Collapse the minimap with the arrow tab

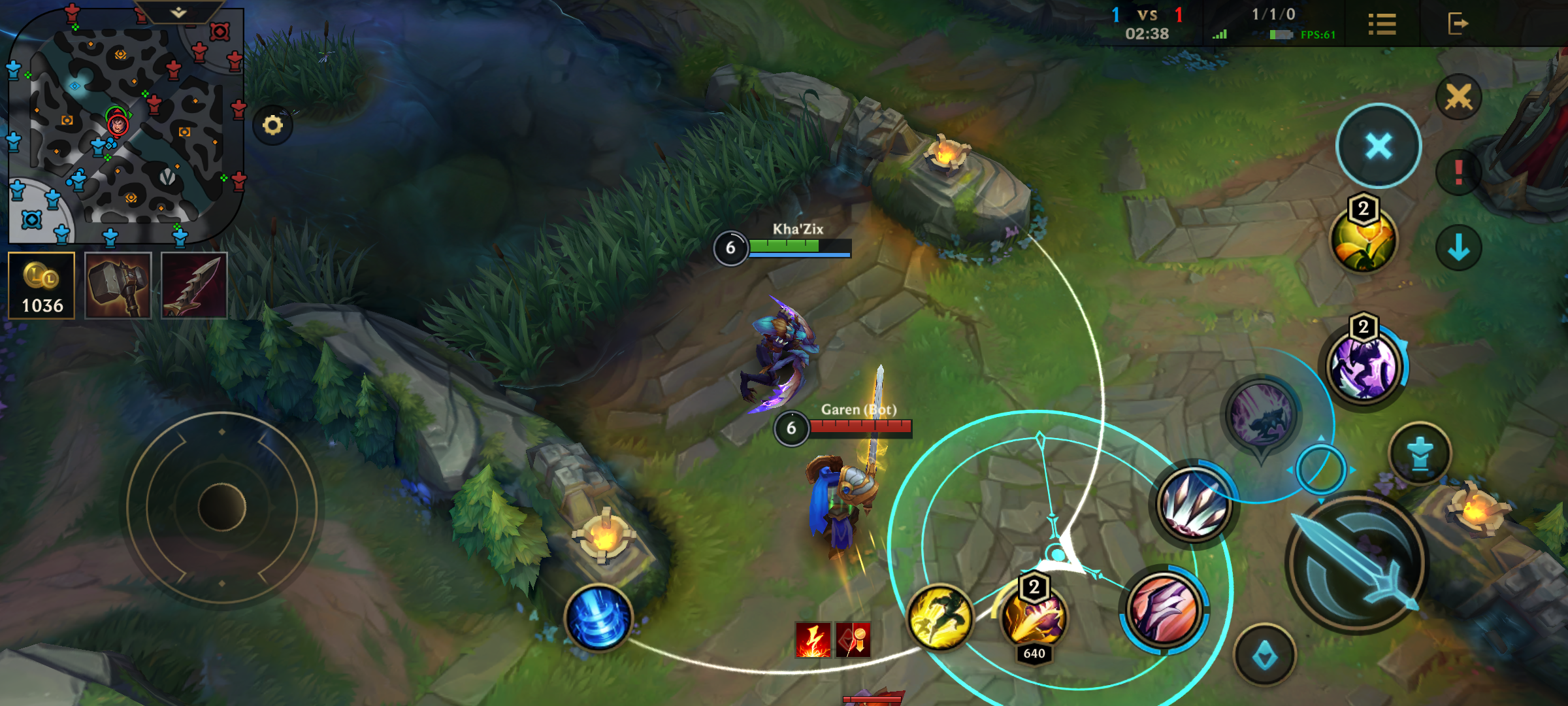click(178, 12)
